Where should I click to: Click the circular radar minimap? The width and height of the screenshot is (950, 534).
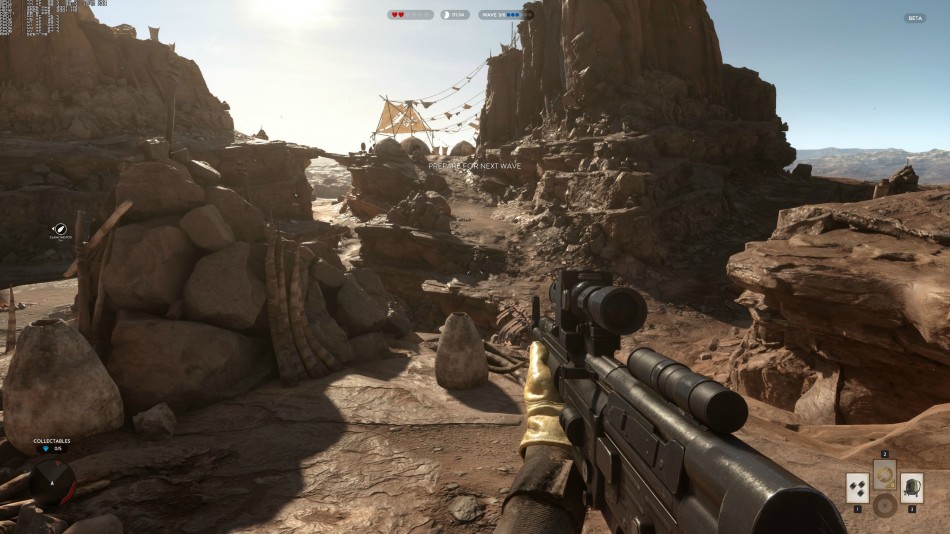coord(53,482)
